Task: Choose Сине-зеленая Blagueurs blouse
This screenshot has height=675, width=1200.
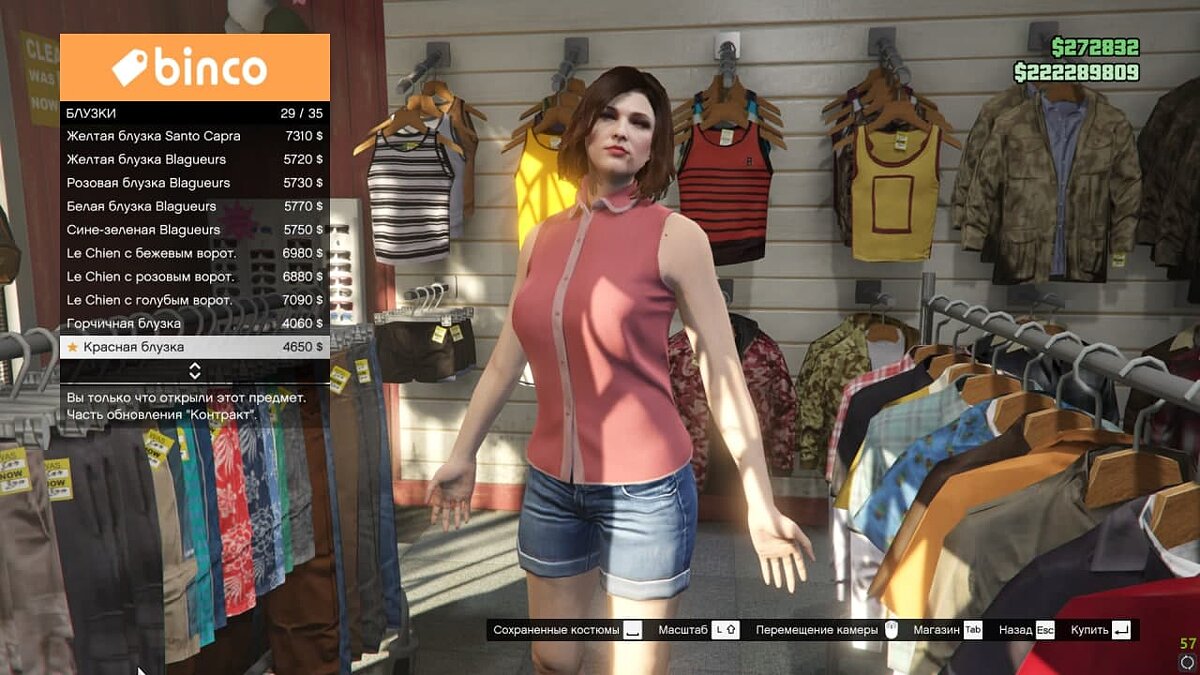Action: coord(195,230)
